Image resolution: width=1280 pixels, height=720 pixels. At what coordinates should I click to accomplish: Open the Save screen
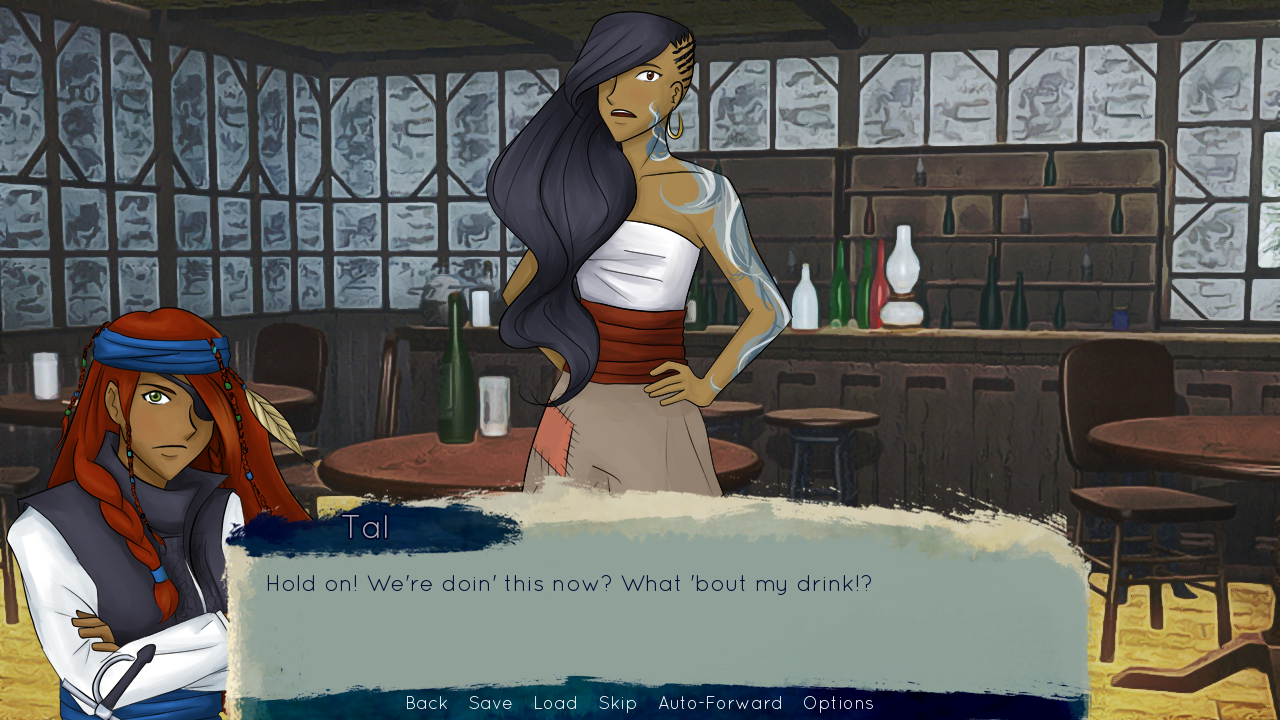(490, 703)
